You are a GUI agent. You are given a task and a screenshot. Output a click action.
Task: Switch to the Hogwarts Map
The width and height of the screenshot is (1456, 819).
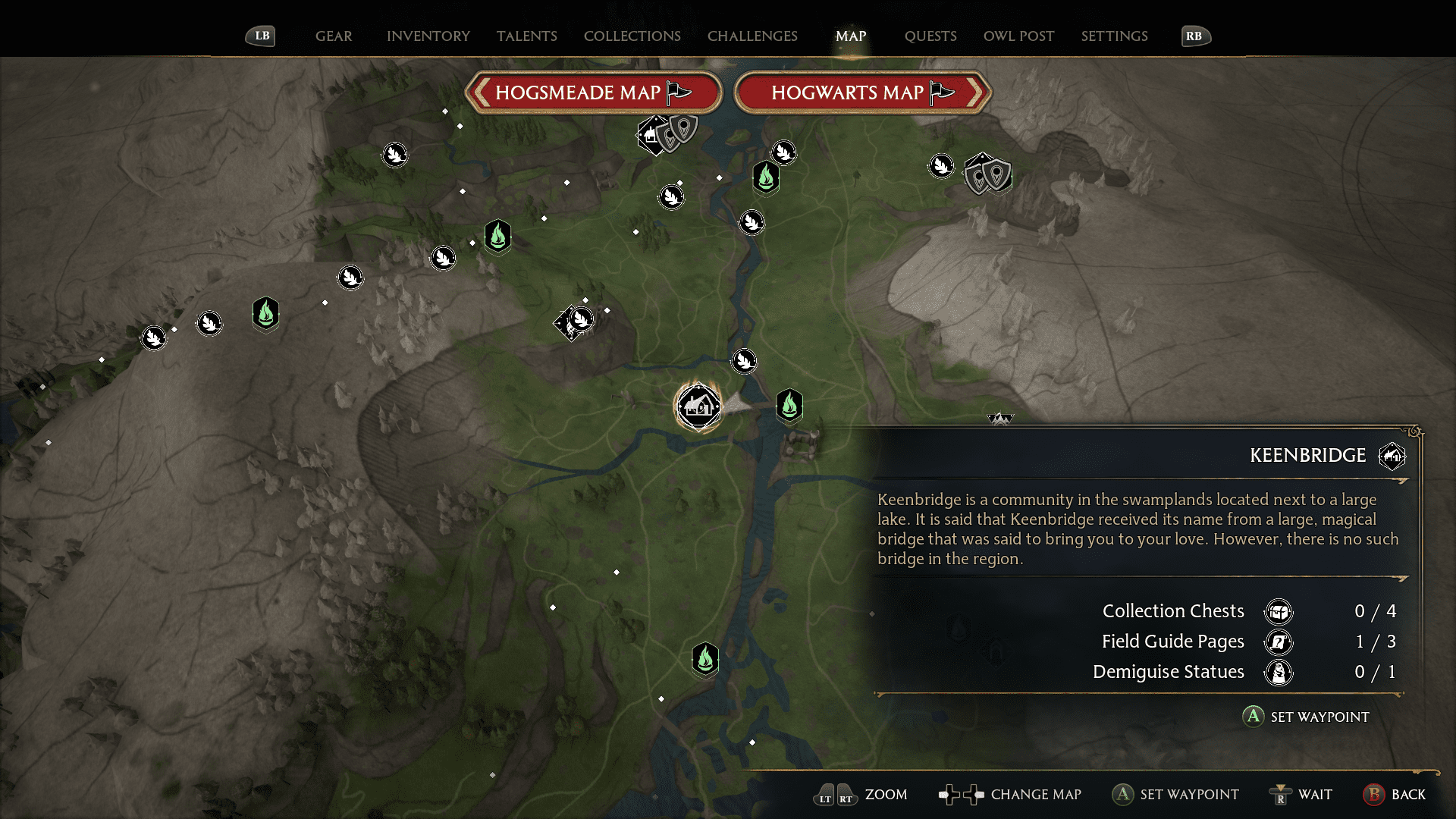click(857, 92)
